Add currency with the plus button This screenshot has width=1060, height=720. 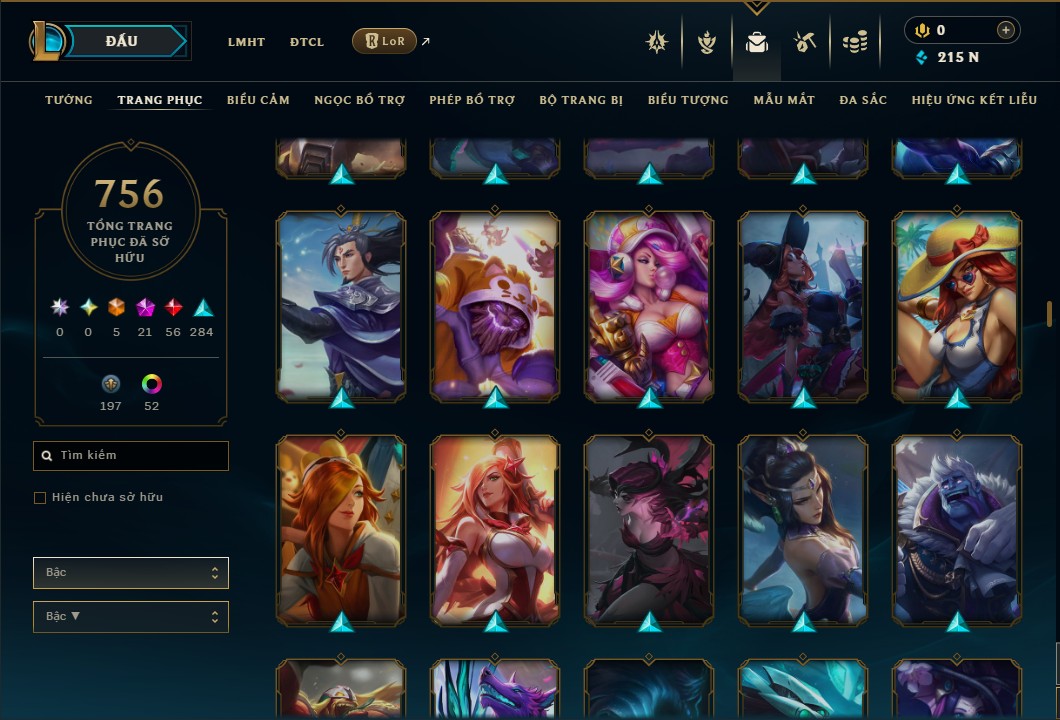click(1005, 30)
